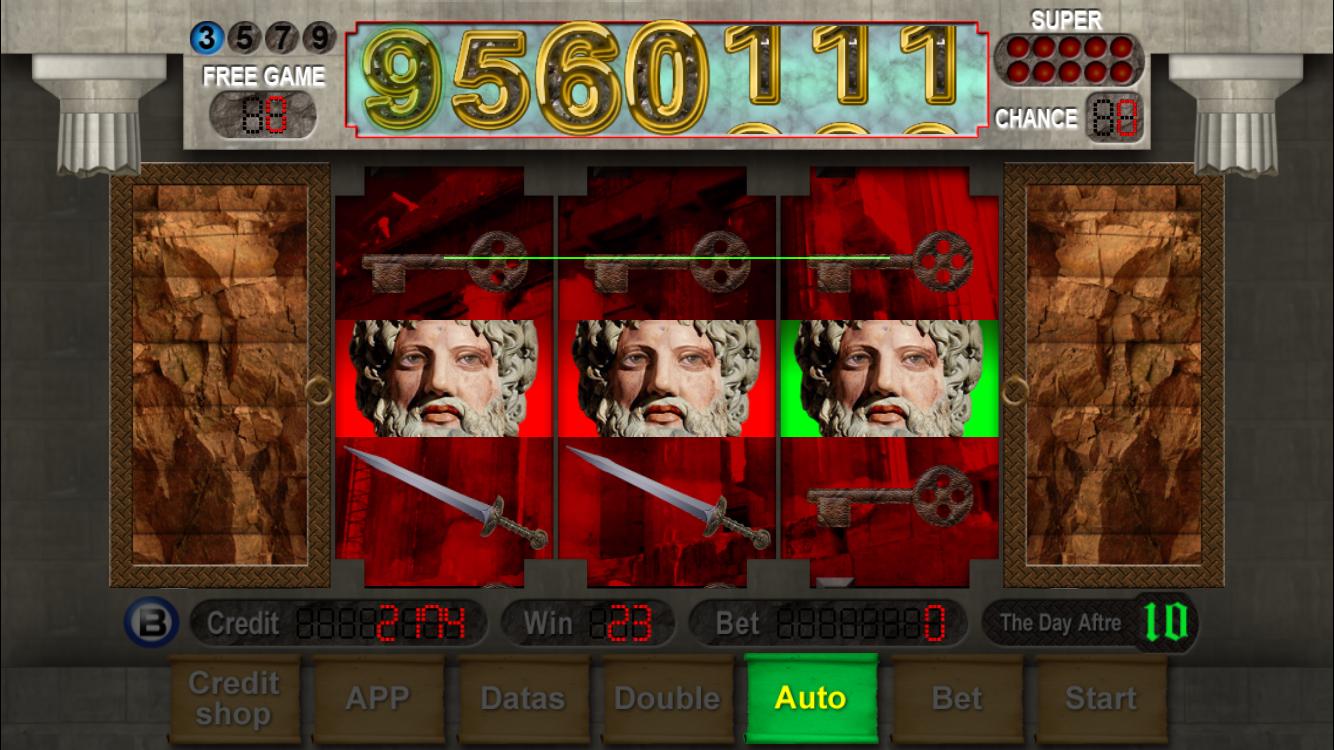
Task: Click the Bet button
Action: tap(956, 697)
